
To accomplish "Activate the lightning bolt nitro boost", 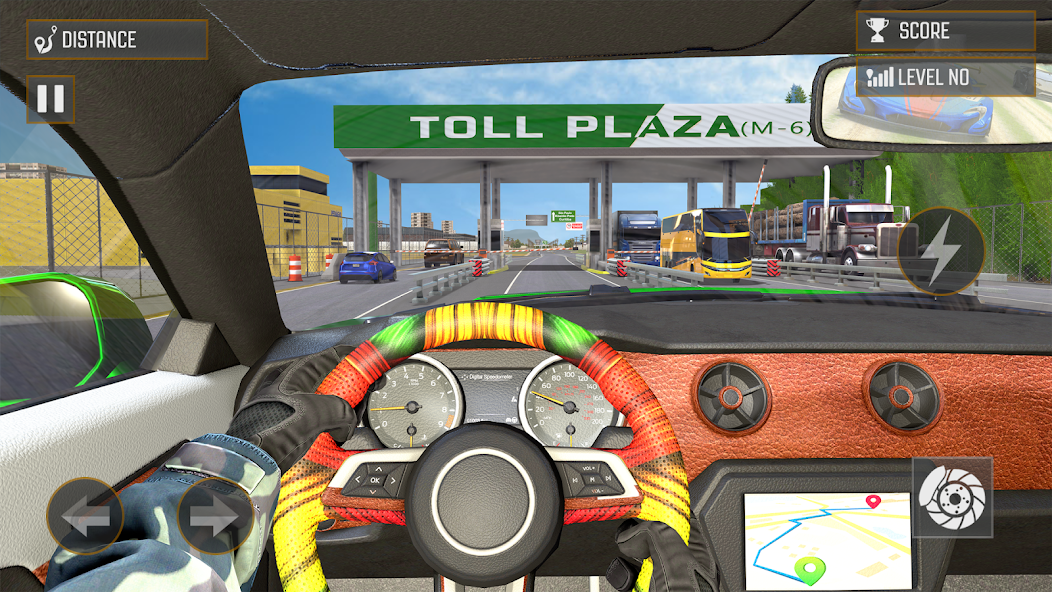I will (x=940, y=252).
